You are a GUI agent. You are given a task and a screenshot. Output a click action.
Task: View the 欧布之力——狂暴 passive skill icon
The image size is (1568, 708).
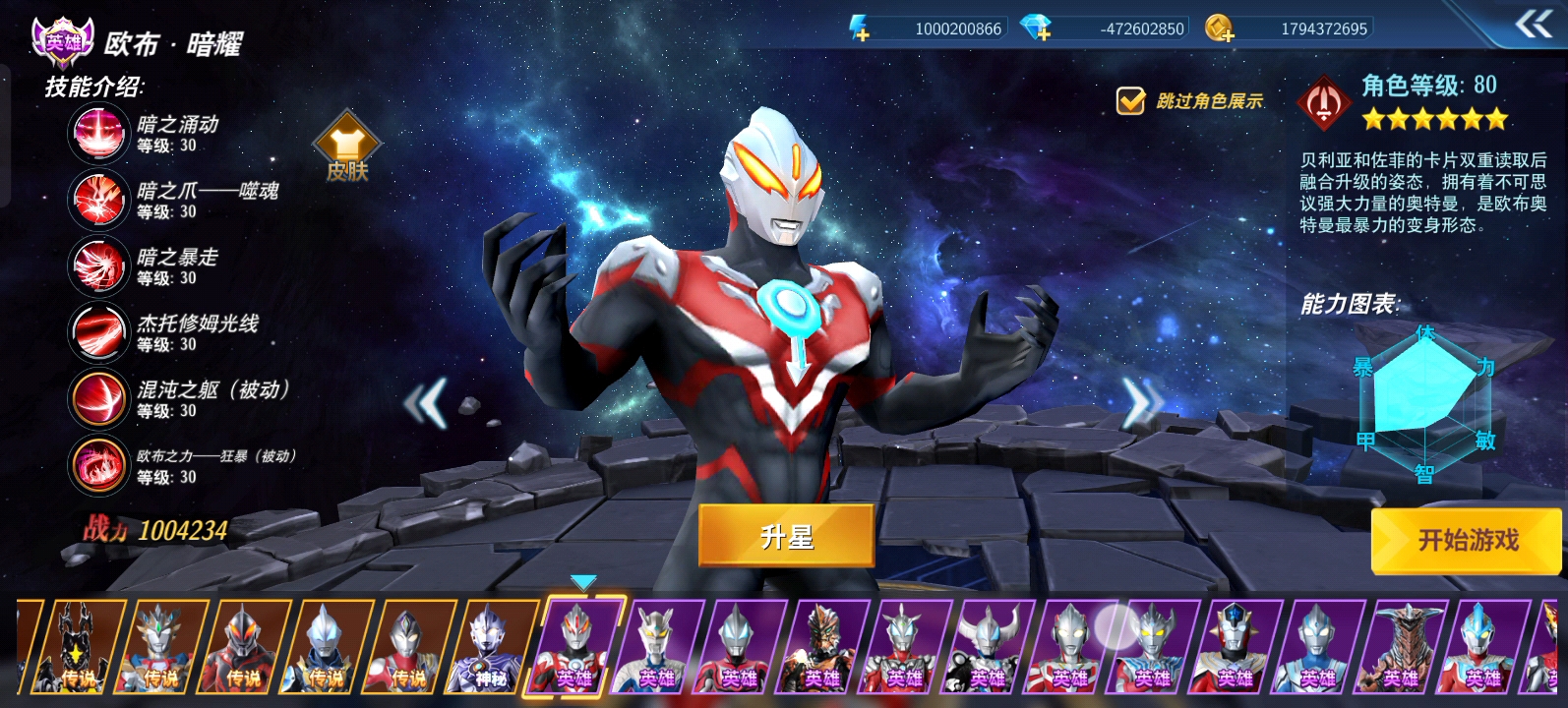[x=98, y=464]
